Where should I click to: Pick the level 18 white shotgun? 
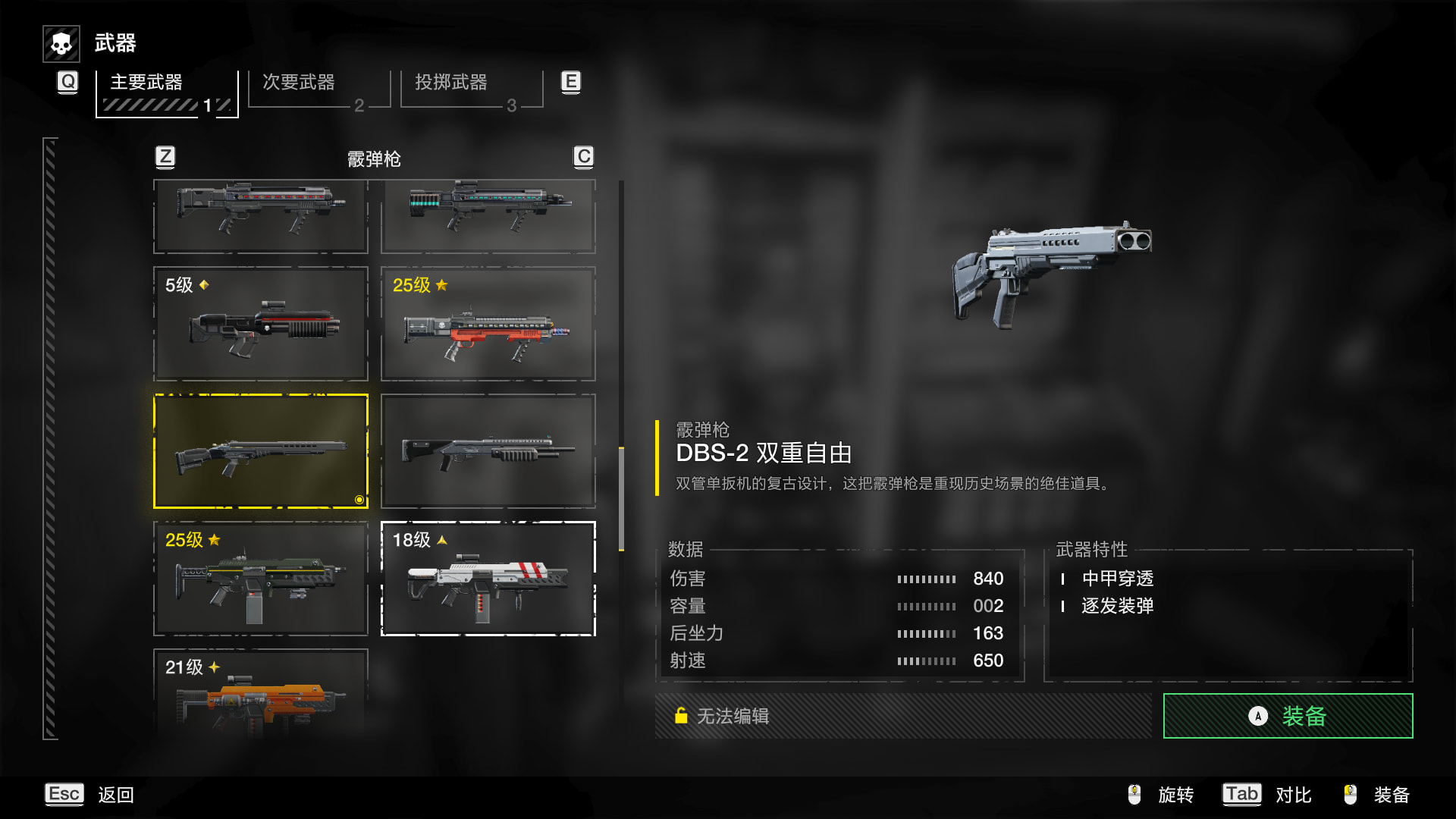coord(488,579)
